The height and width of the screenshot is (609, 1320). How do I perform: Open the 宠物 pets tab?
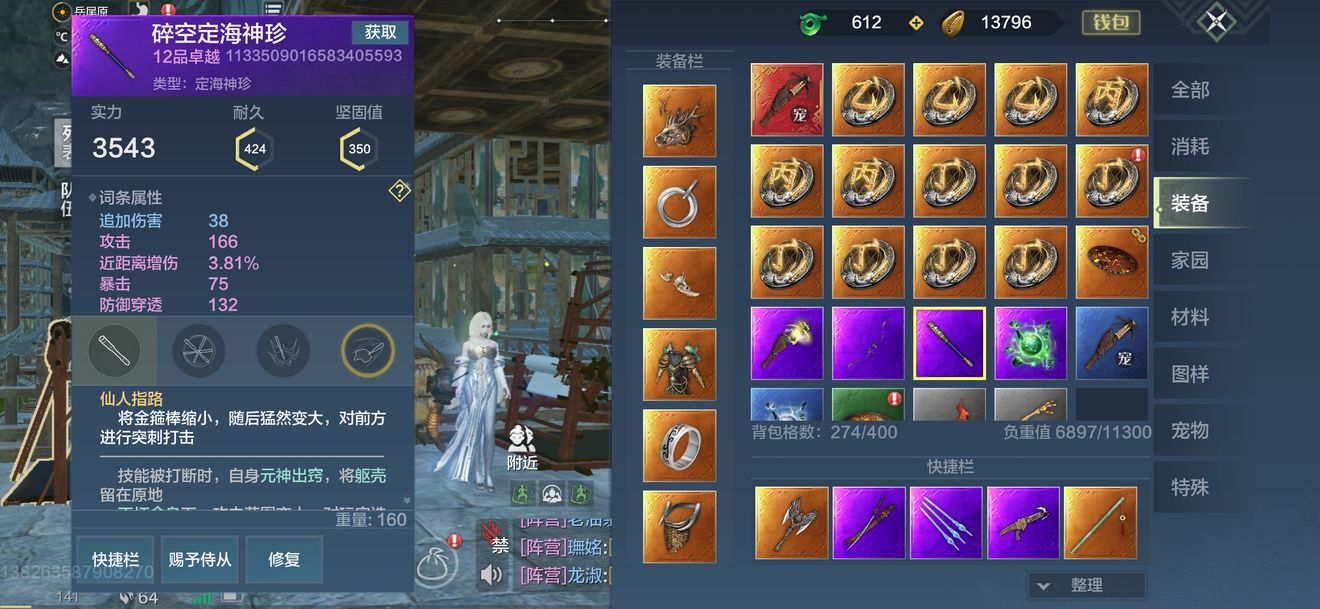click(x=1190, y=431)
